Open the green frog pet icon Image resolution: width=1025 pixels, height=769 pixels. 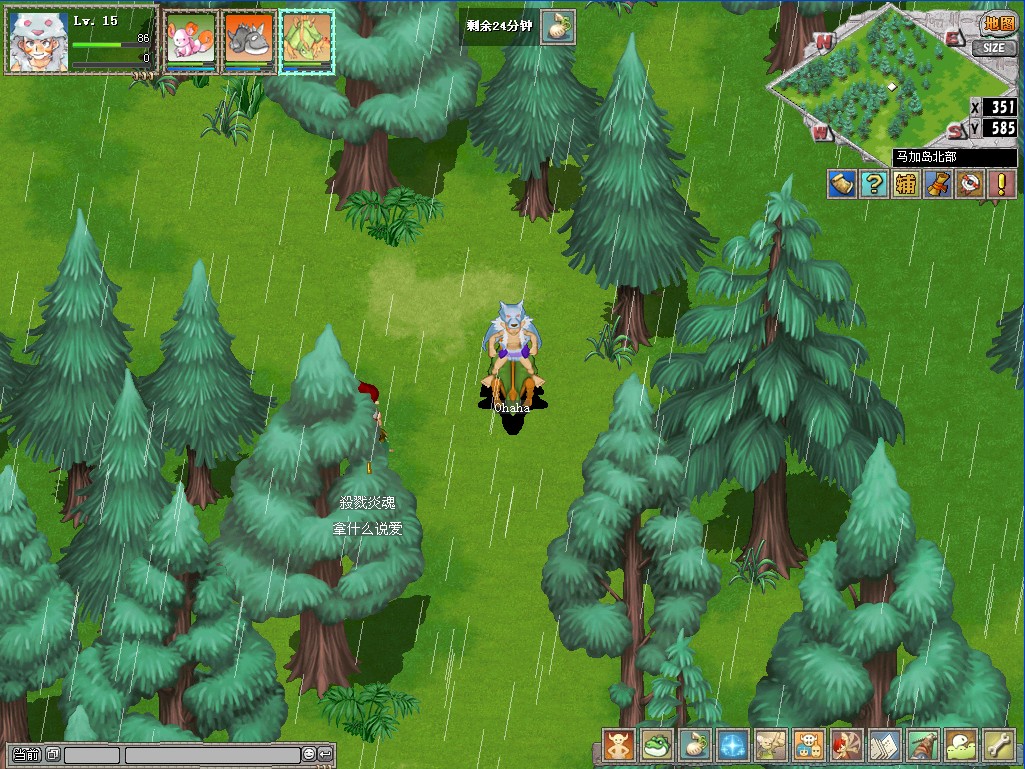point(657,745)
